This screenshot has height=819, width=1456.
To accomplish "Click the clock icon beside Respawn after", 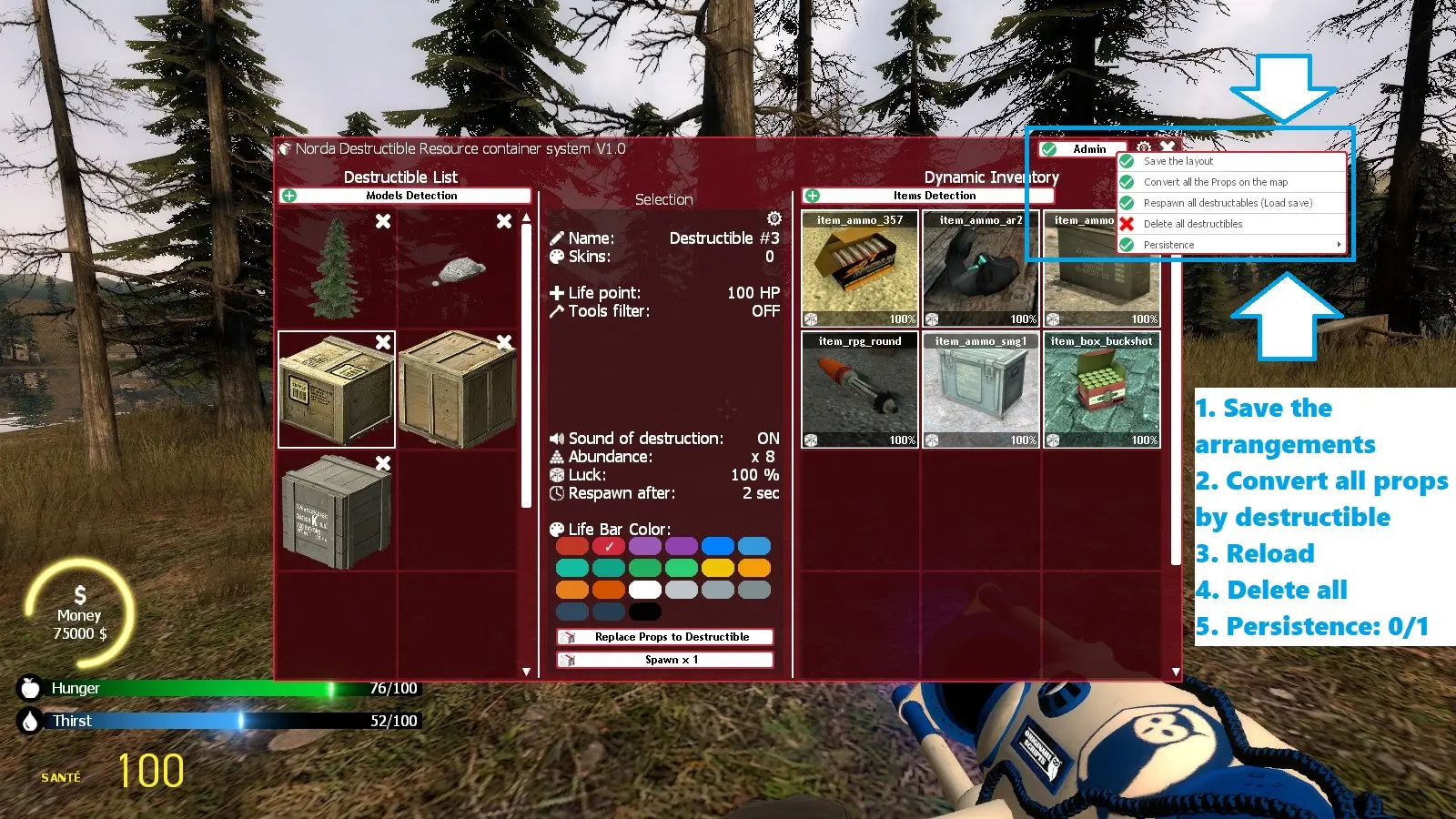I will (556, 493).
